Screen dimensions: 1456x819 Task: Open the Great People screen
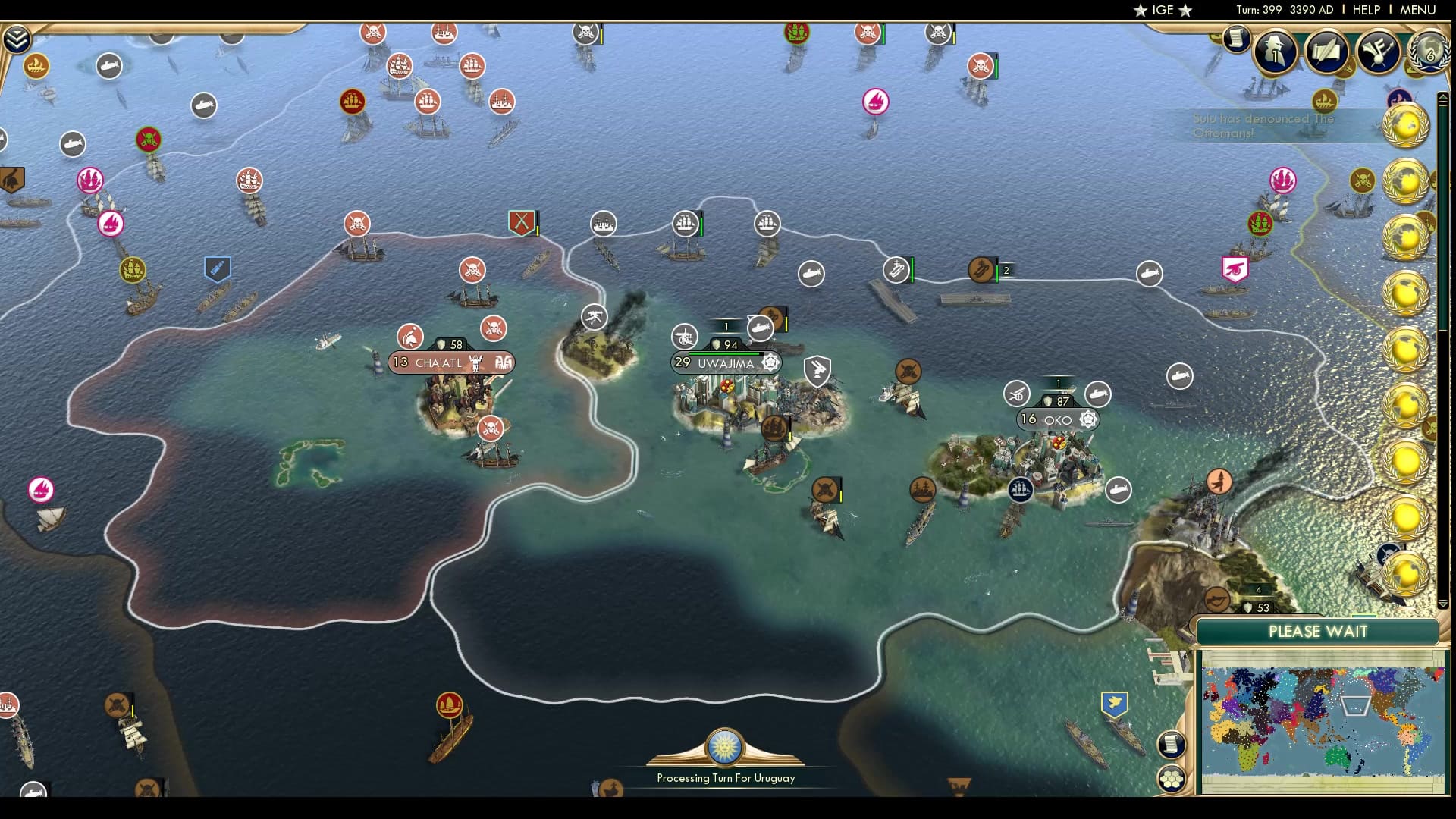click(x=1275, y=53)
